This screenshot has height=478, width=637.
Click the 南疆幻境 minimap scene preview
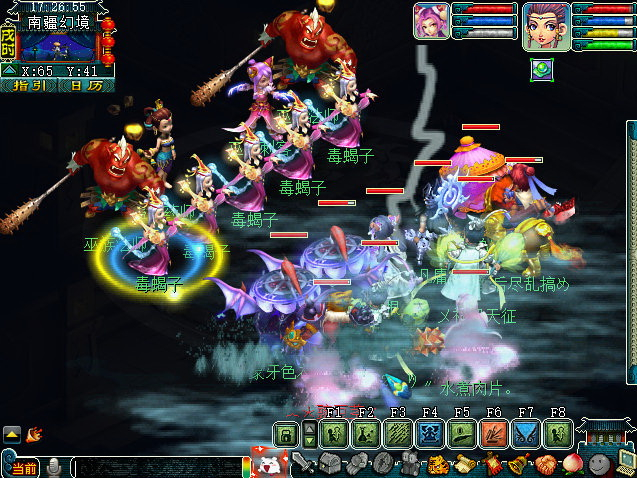tap(58, 46)
